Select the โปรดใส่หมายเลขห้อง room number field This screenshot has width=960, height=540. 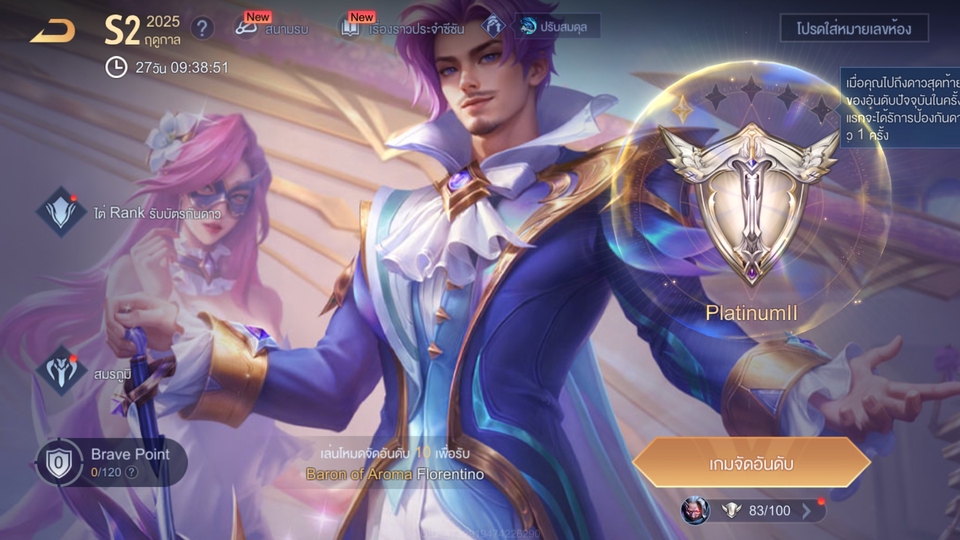coord(853,28)
